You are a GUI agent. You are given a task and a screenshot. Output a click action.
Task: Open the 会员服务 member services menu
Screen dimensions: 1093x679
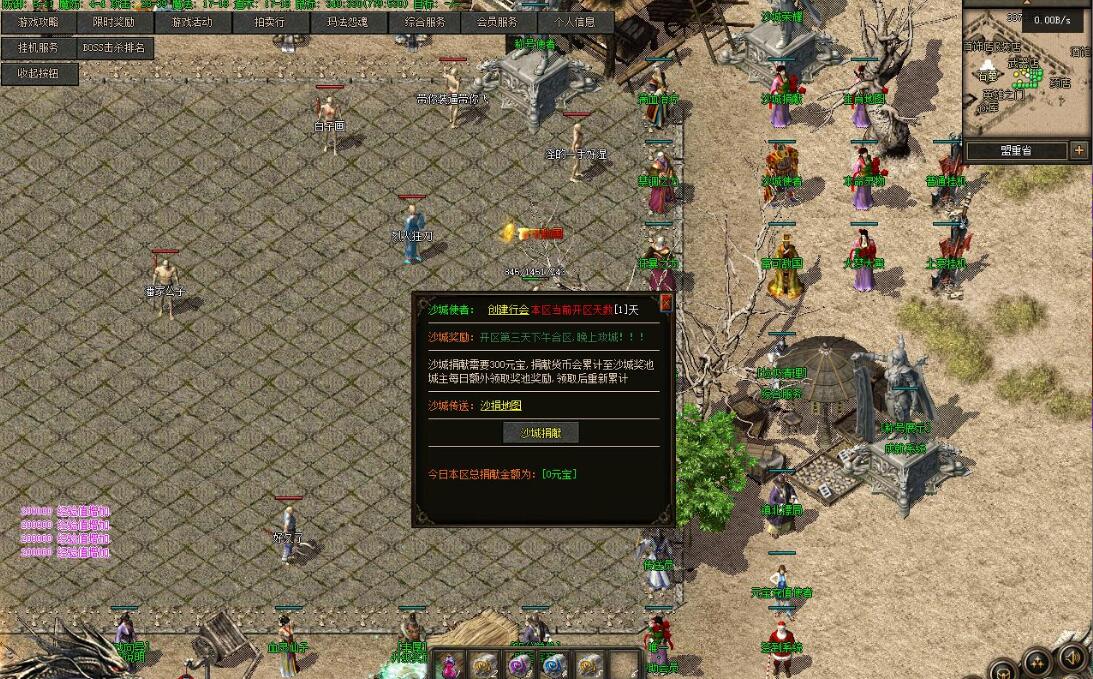click(x=498, y=22)
